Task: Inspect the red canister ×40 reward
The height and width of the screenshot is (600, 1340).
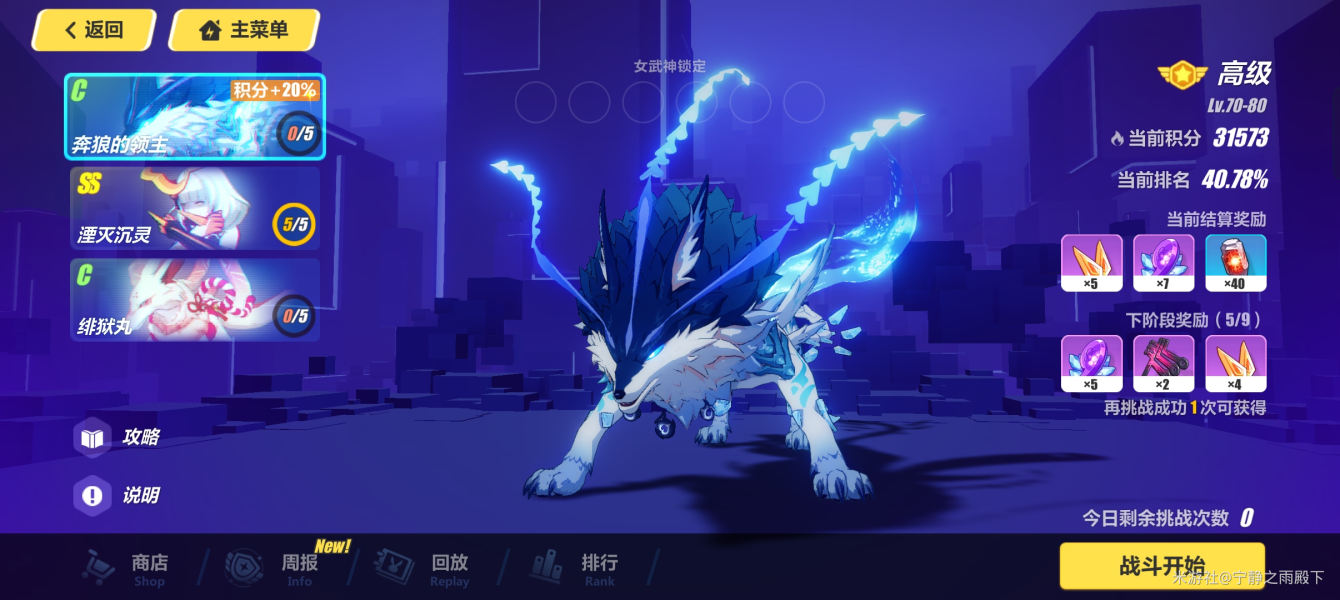Action: click(x=1236, y=263)
